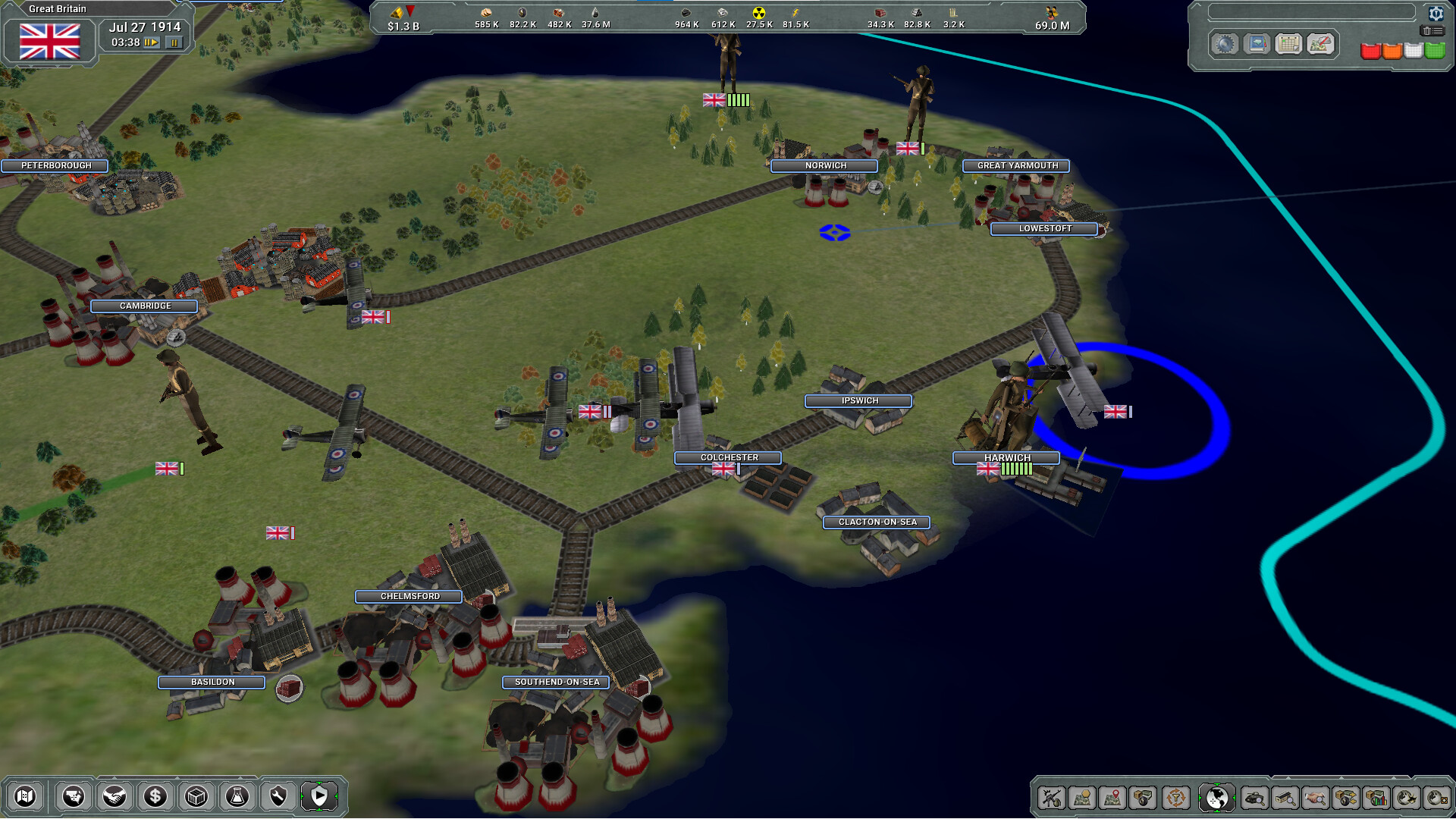Open the calendar icon in the top-right panel
Screen dimensions: 1456x819
click(1288, 44)
